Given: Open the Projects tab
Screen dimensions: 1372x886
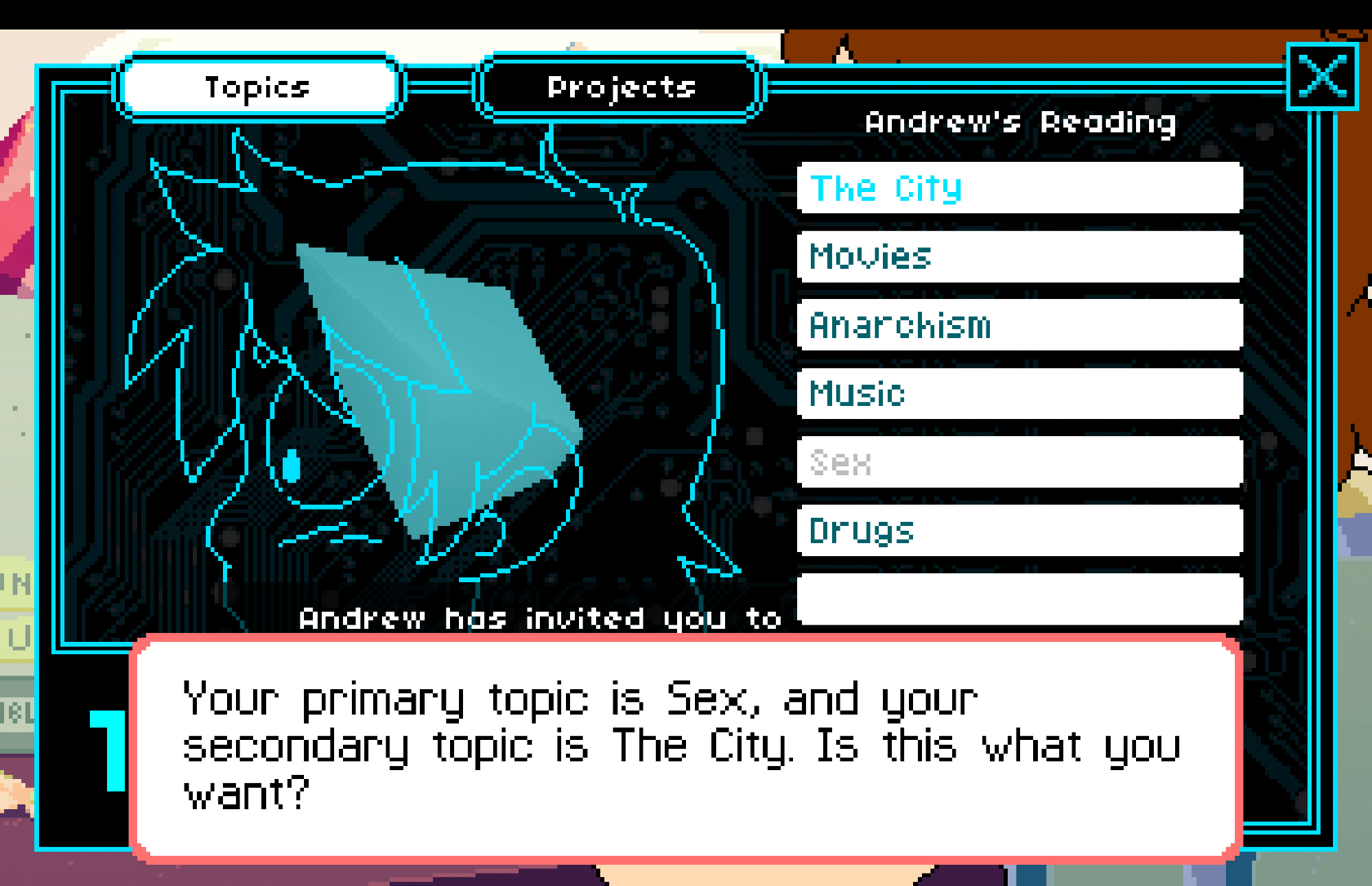Looking at the screenshot, I should pos(620,88).
